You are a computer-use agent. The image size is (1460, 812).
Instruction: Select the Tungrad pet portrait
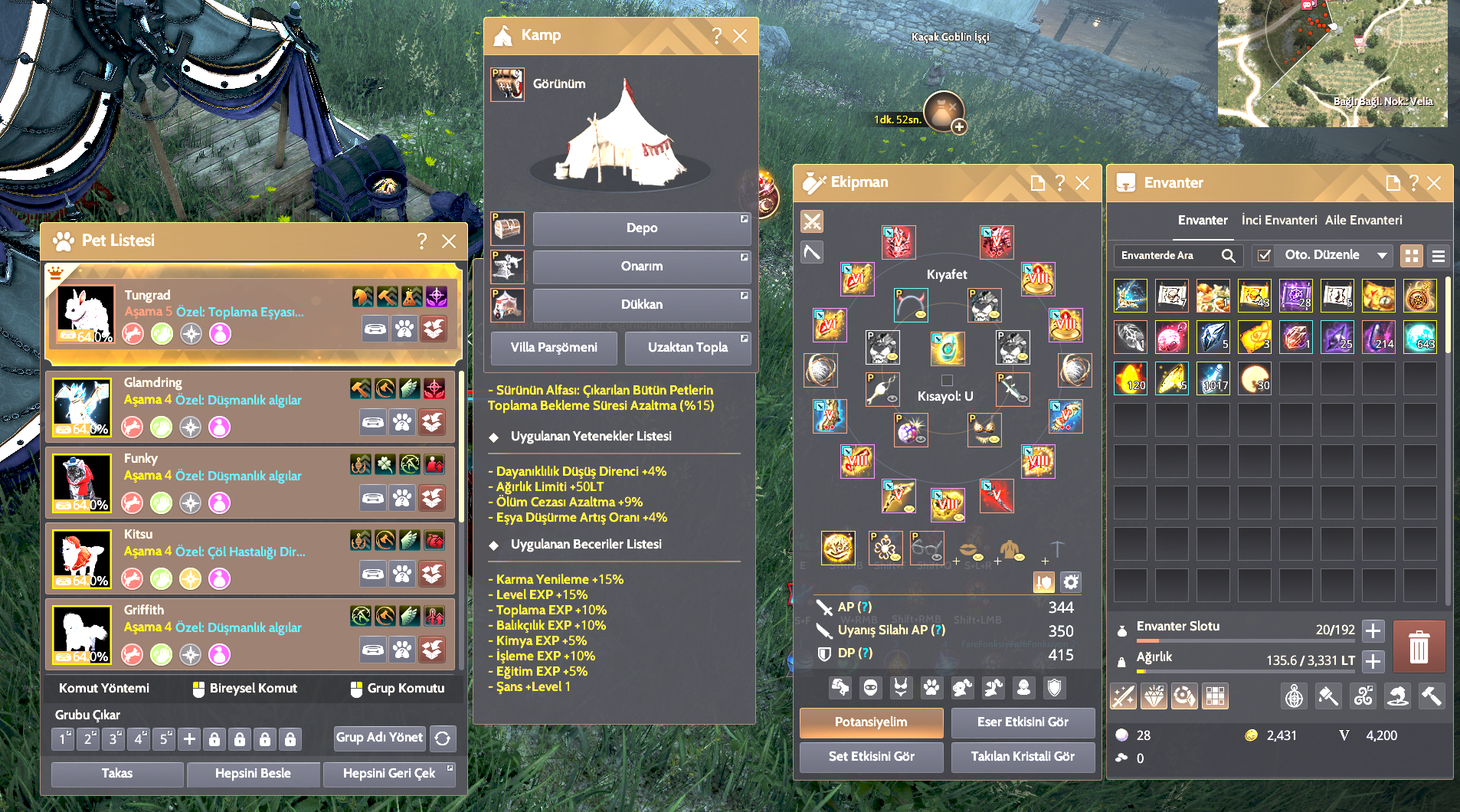[x=86, y=314]
